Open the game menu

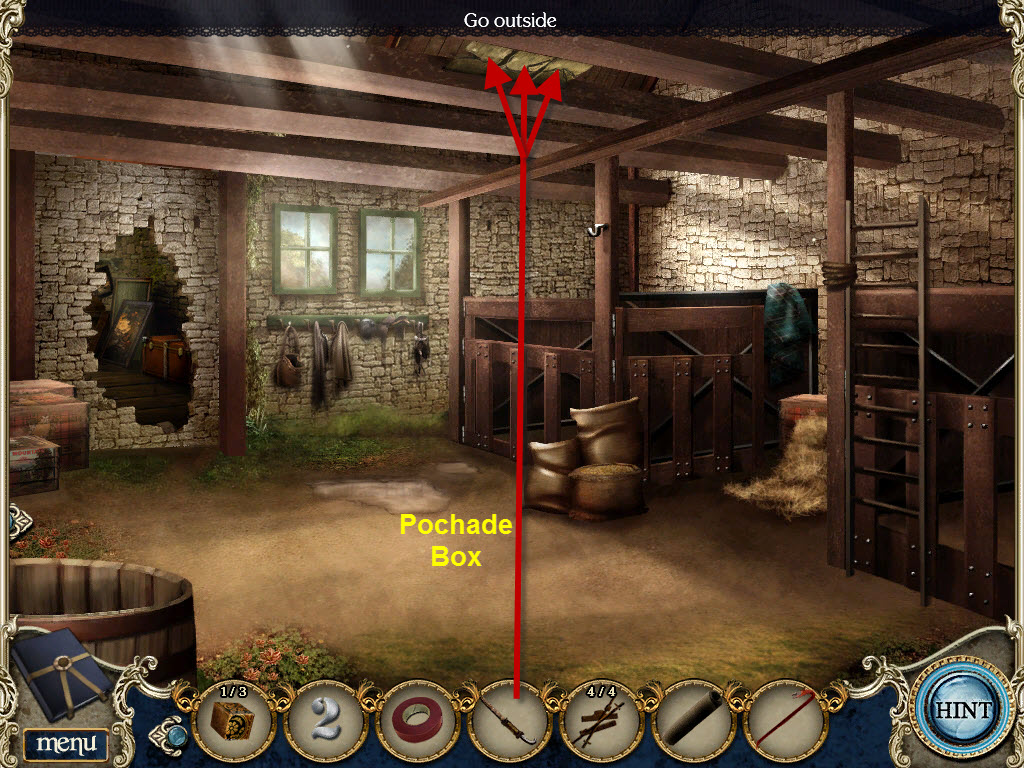coord(65,743)
